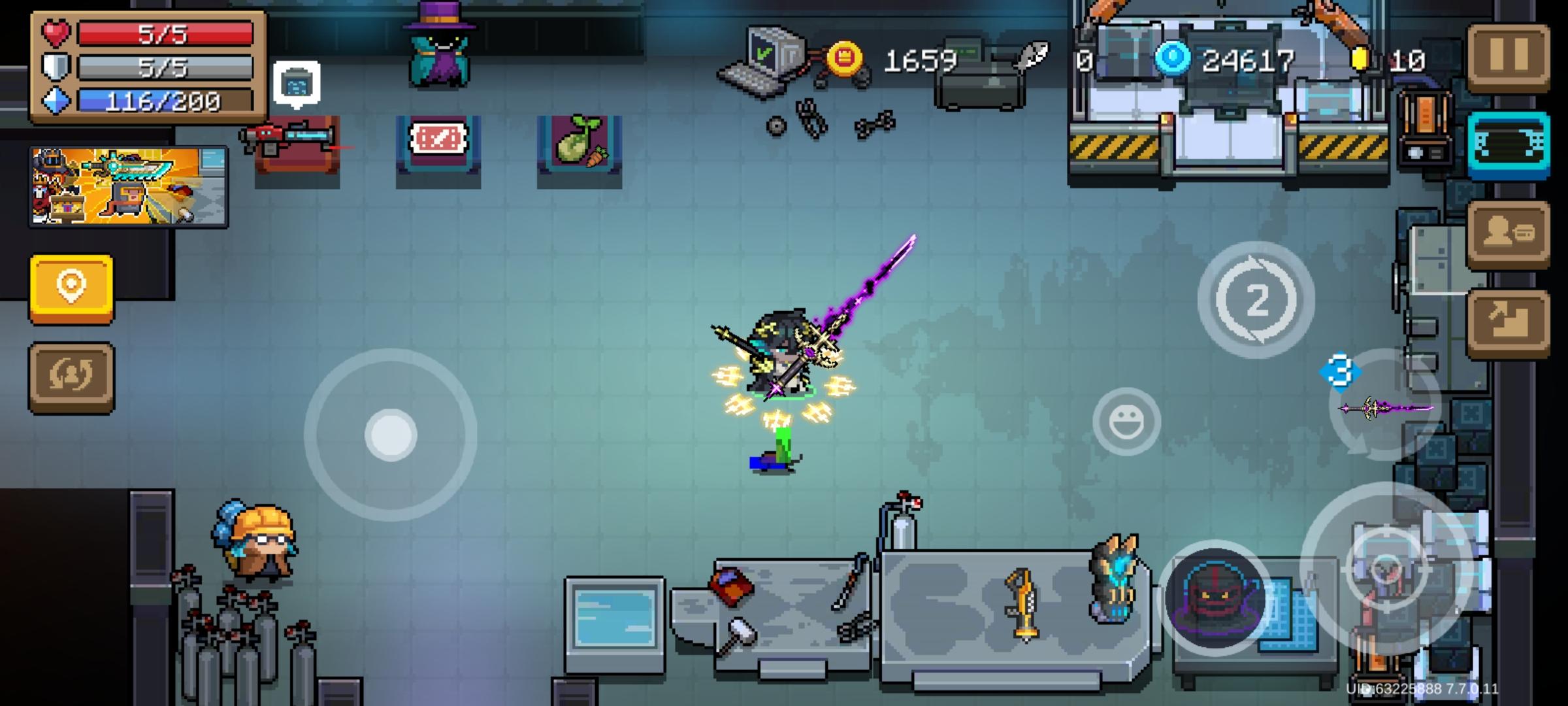Click the speech bubble above the shop stand
The width and height of the screenshot is (1568, 706).
click(x=297, y=82)
